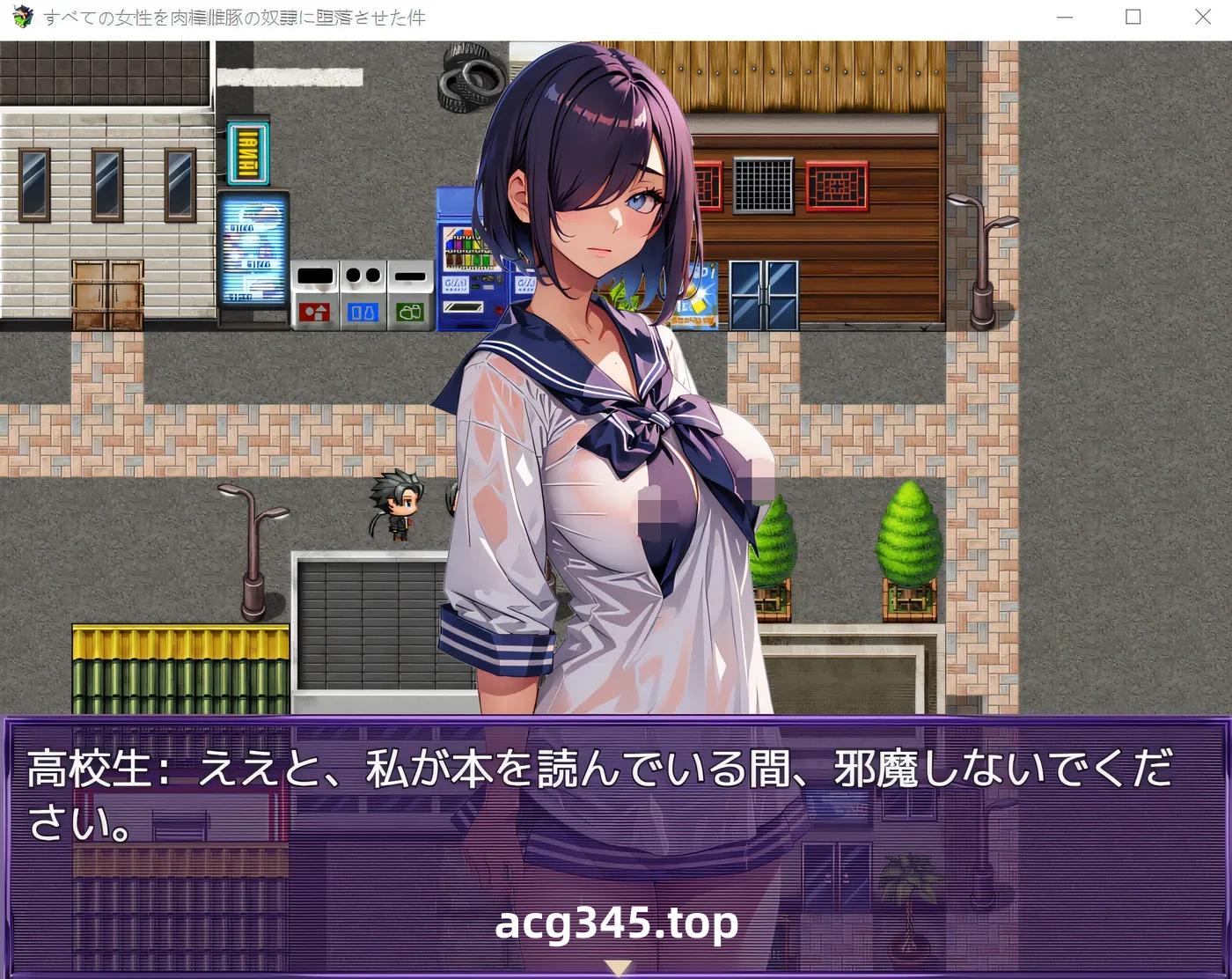Open the acg345.top watermark link
1232x979 pixels.
[616, 924]
